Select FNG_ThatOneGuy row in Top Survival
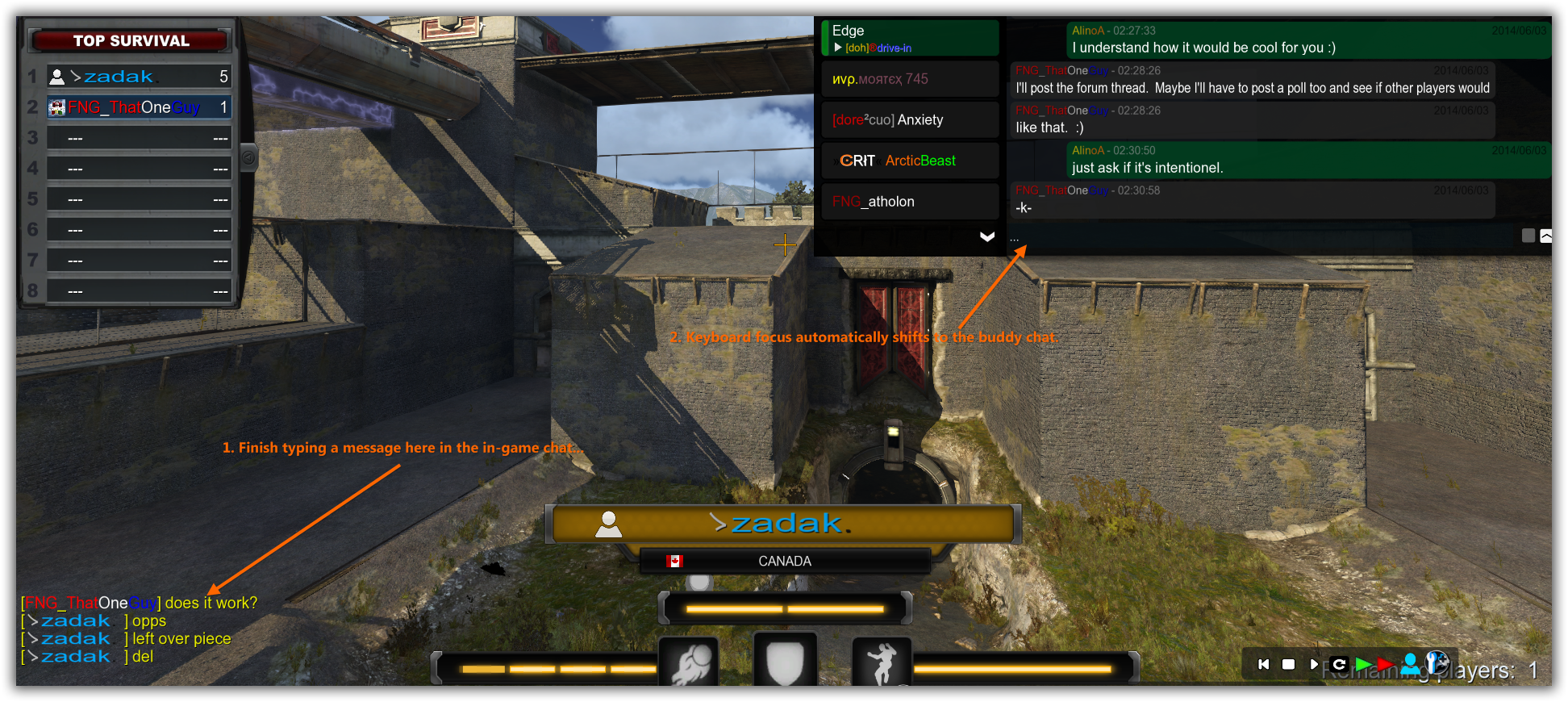Screen dimensions: 1568x702 (x=139, y=107)
